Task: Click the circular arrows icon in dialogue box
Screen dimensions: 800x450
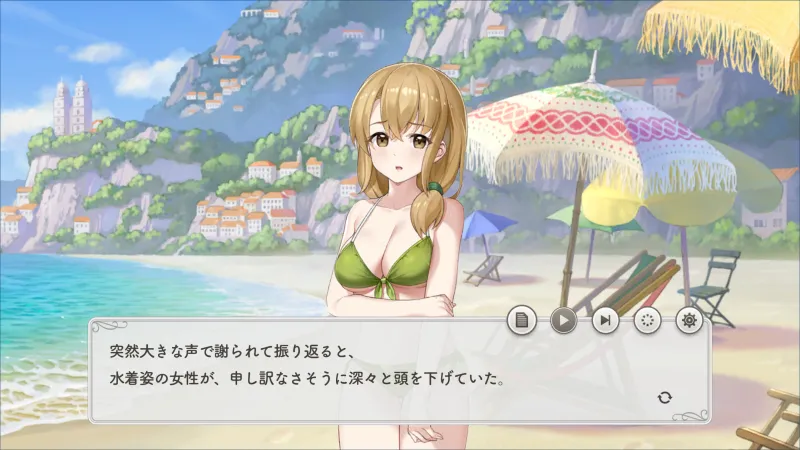Action: 665,398
